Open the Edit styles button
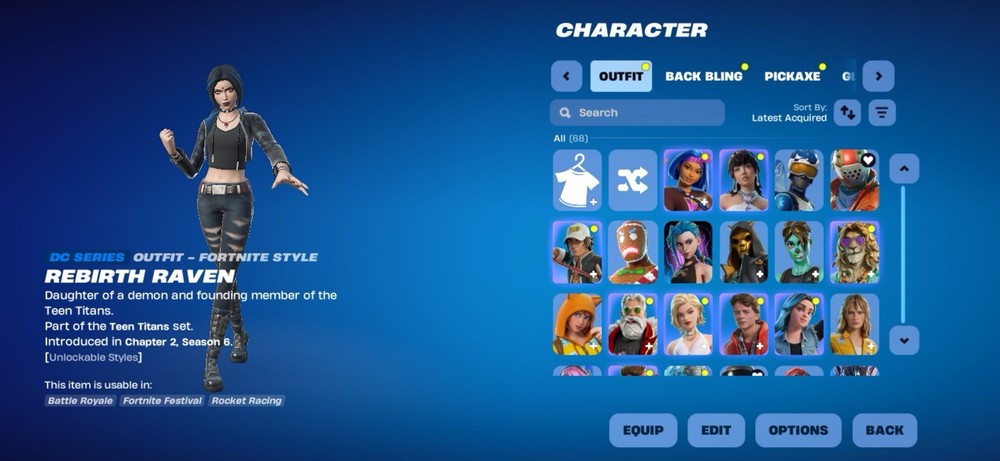Image resolution: width=1000 pixels, height=461 pixels. click(716, 430)
